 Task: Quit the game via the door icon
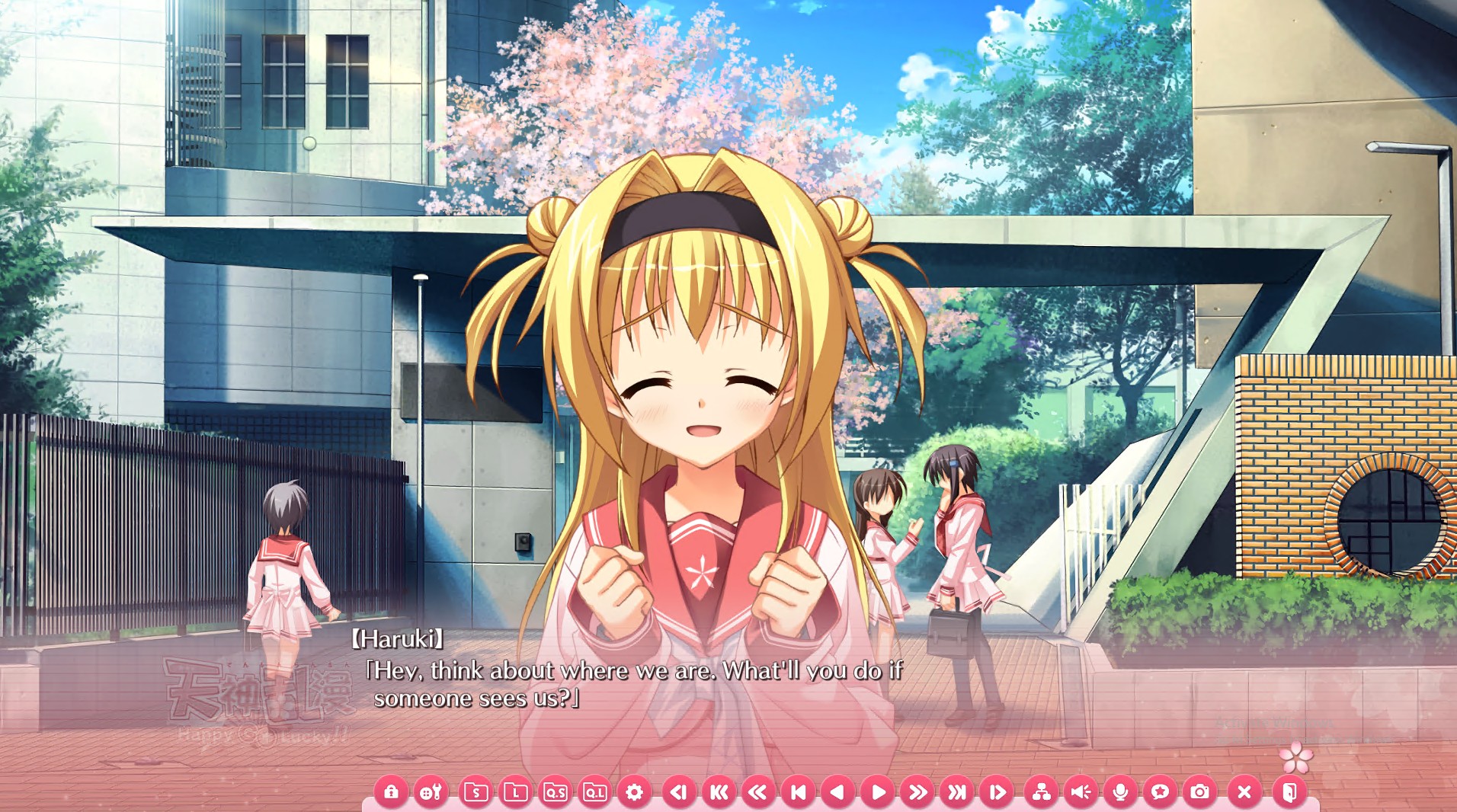(1288, 792)
